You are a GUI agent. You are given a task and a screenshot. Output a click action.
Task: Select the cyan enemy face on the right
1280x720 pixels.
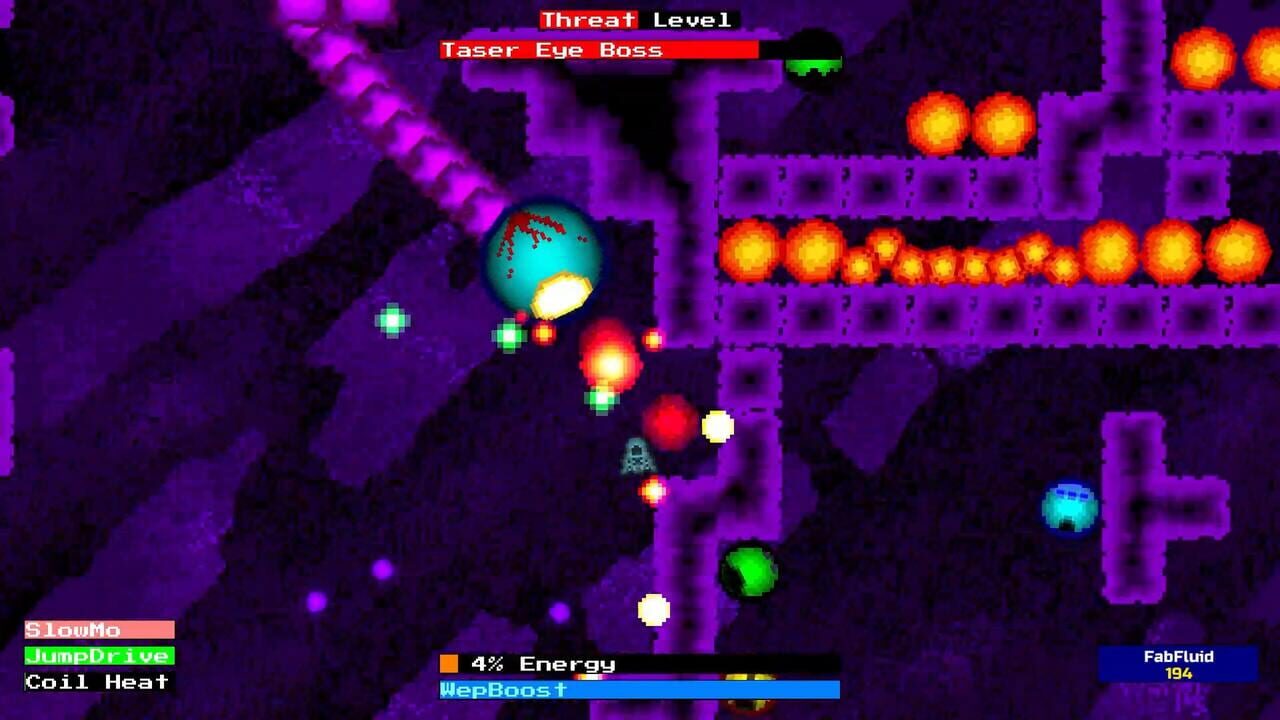(1069, 505)
